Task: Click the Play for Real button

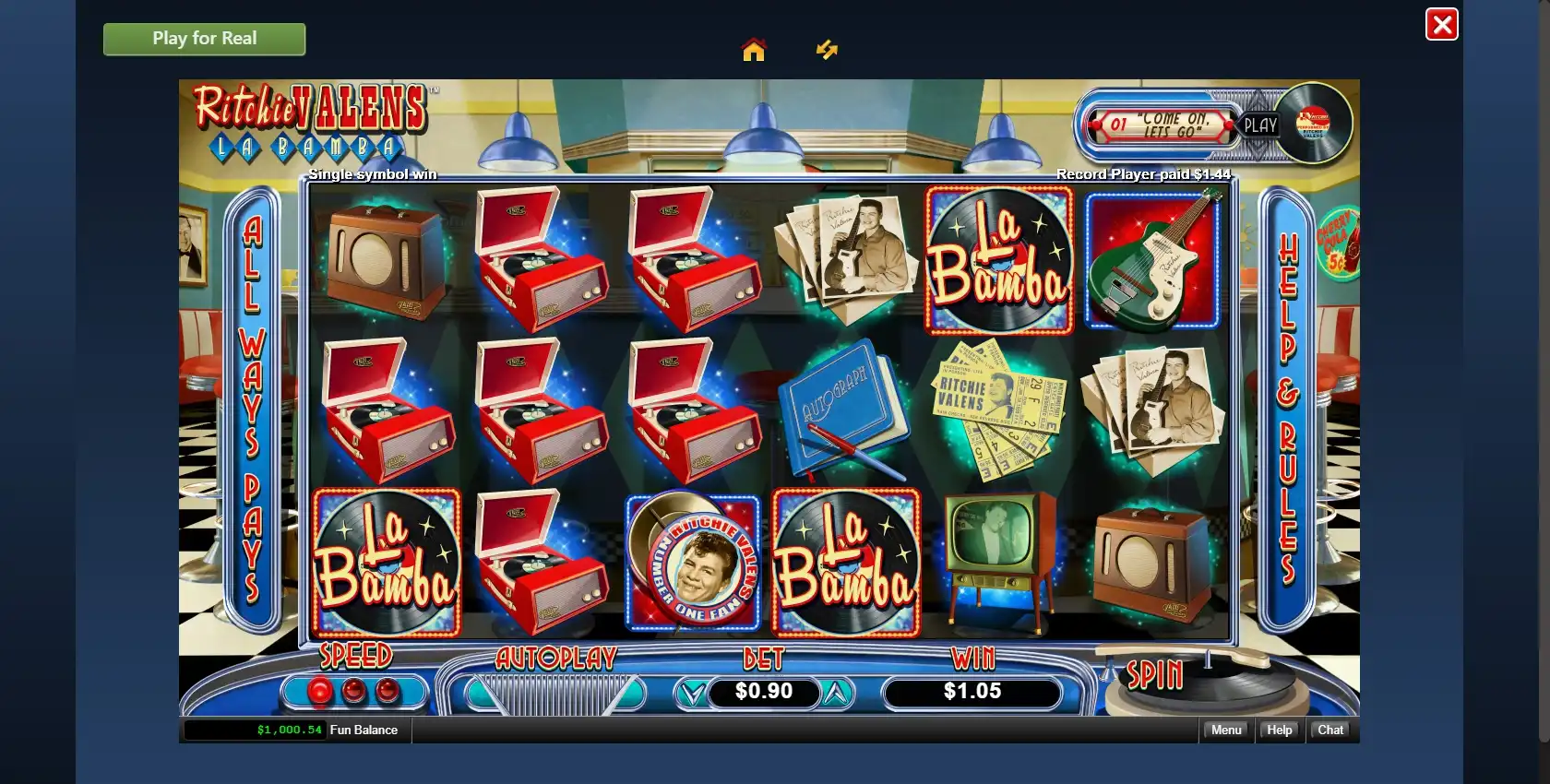Action: coord(204,39)
